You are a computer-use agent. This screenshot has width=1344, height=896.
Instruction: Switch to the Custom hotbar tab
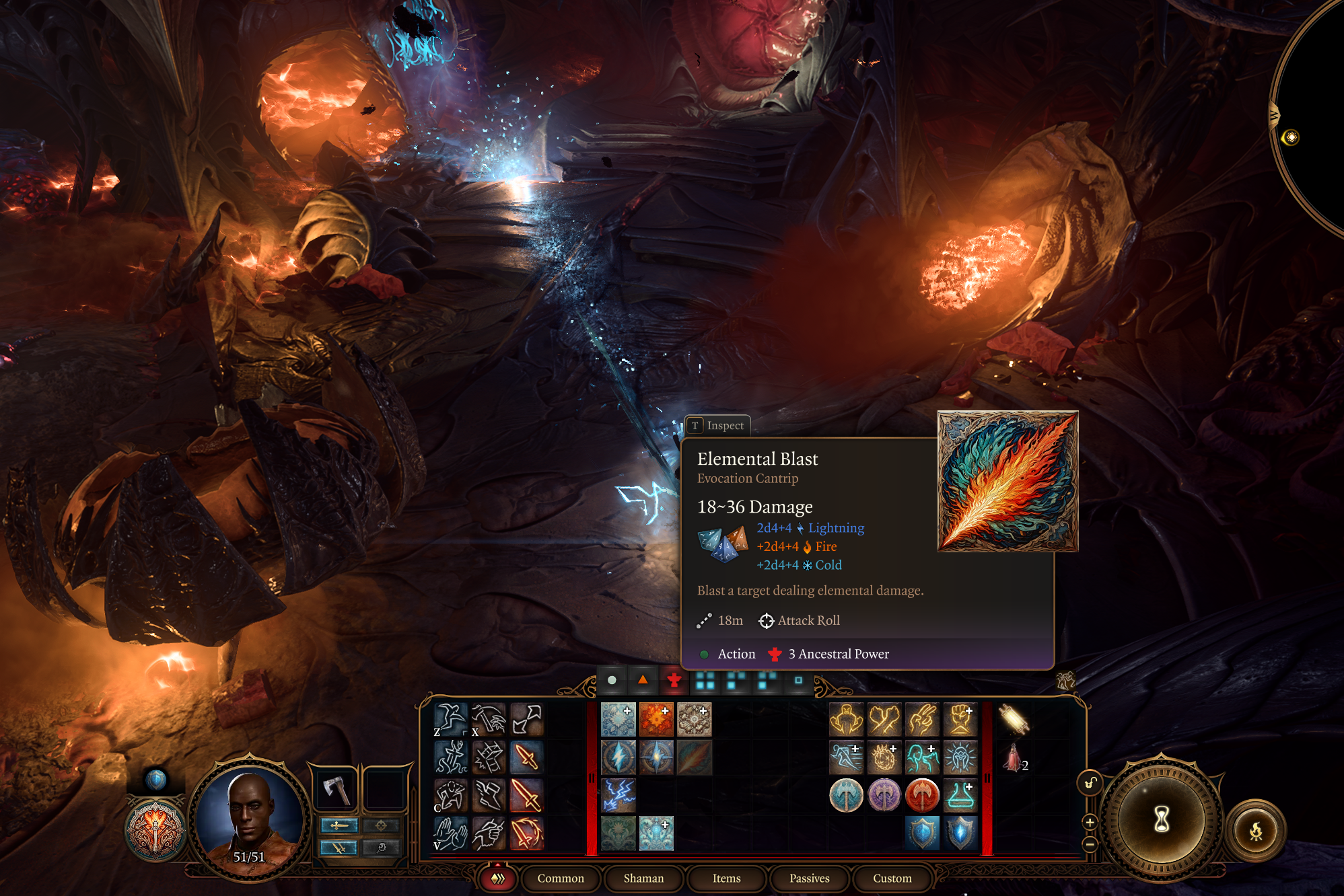pyautogui.click(x=892, y=878)
